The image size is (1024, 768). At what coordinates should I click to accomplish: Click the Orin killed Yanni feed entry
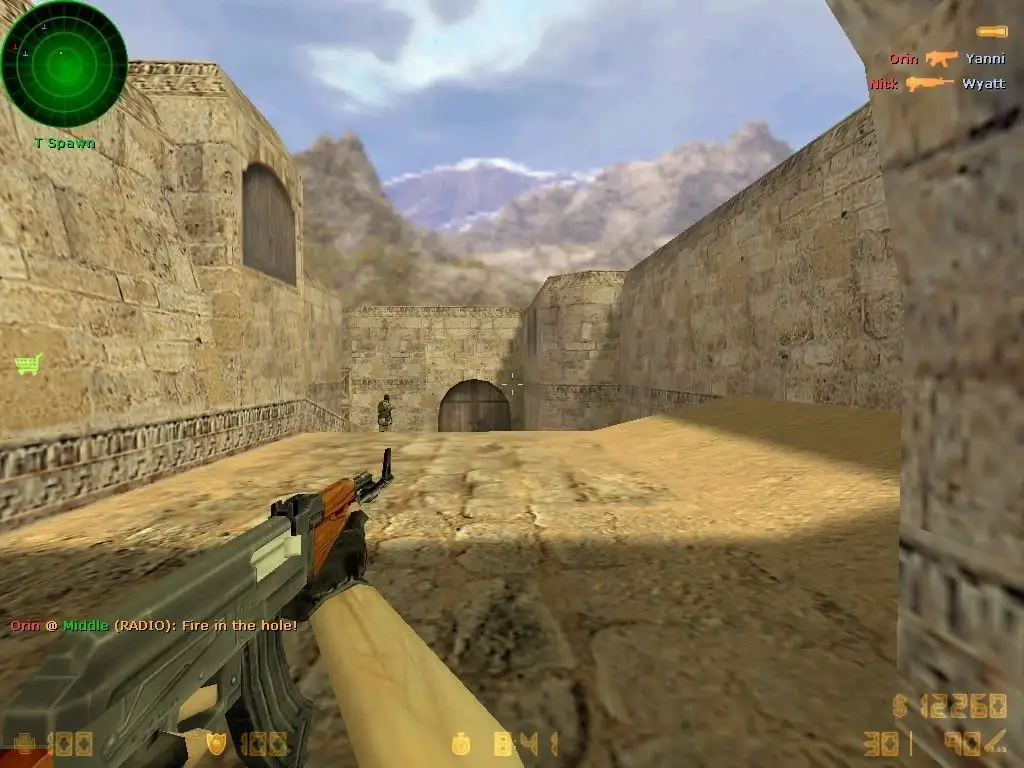point(946,59)
